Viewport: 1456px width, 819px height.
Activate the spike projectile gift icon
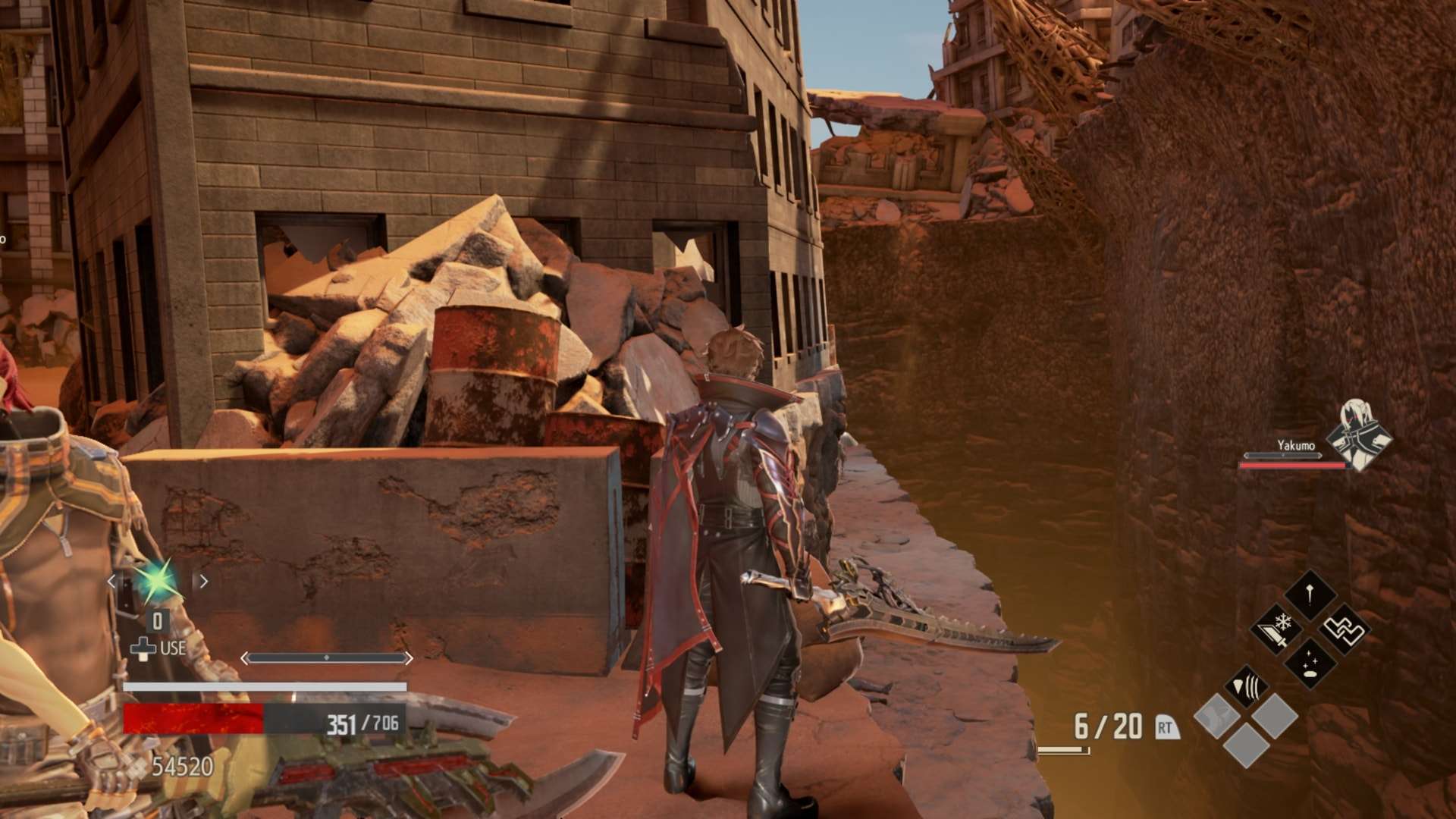point(1310,592)
